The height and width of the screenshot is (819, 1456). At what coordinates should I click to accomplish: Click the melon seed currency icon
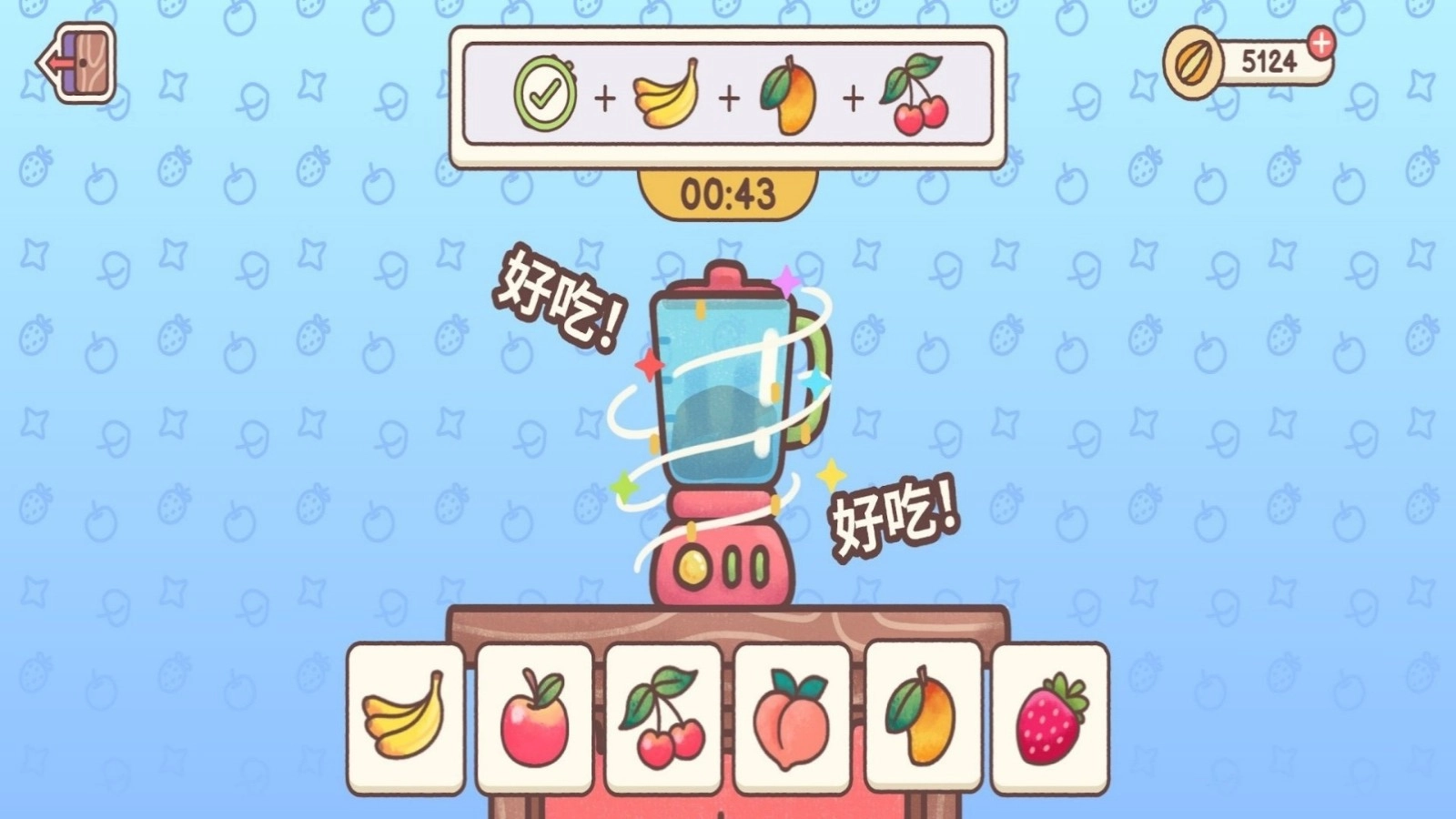tap(1193, 62)
